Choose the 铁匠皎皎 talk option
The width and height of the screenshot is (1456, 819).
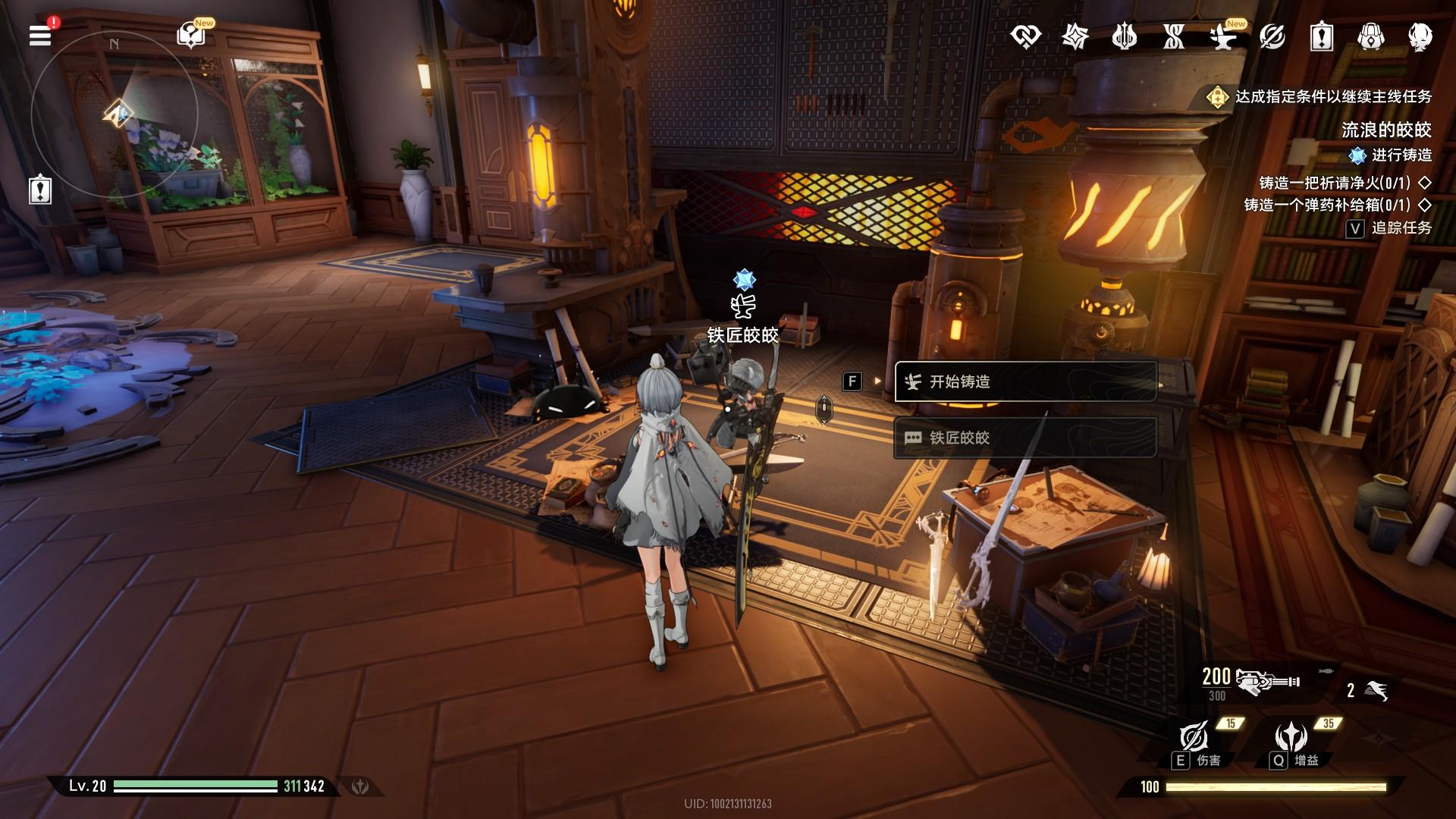[x=1025, y=438]
